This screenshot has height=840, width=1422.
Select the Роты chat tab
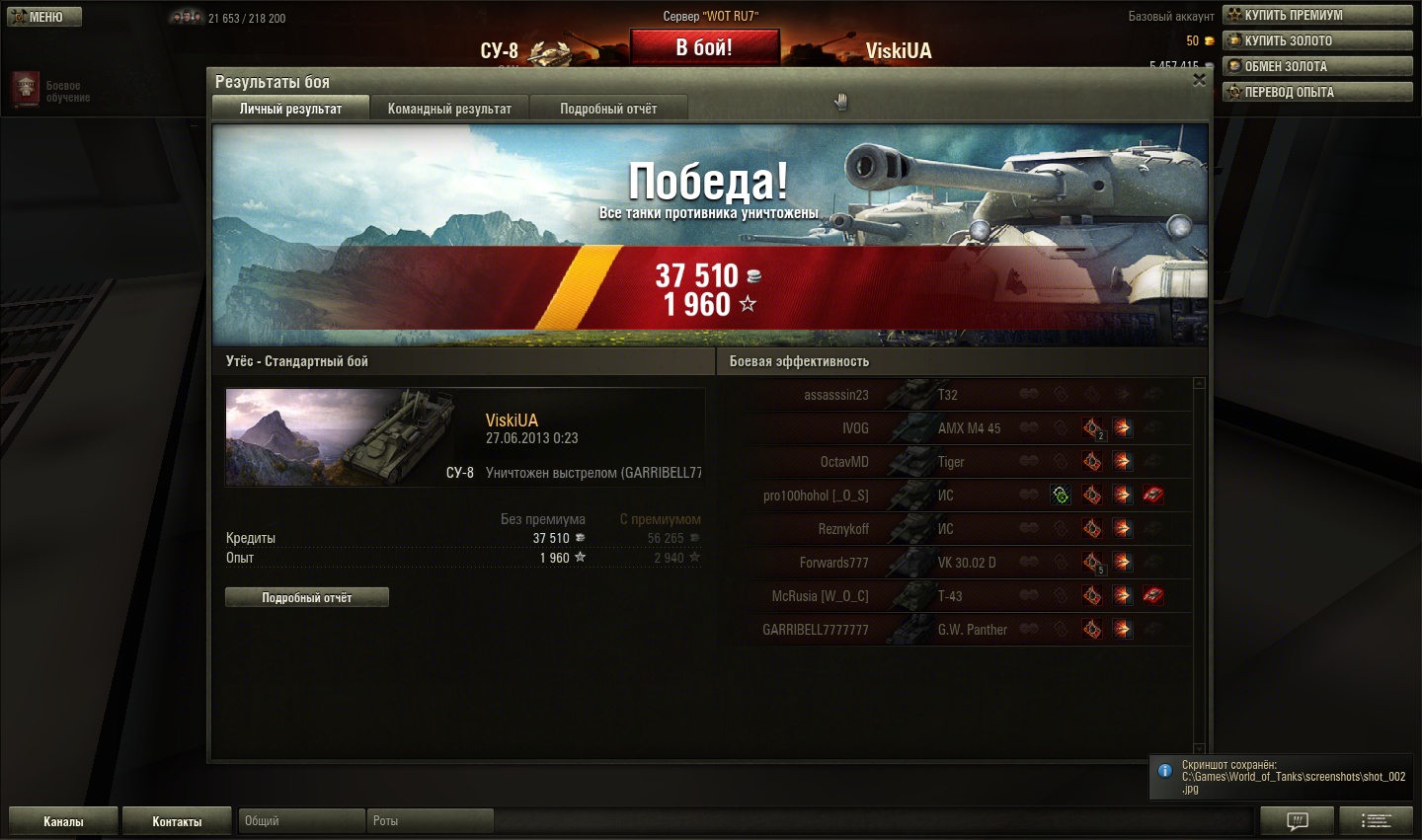click(430, 821)
